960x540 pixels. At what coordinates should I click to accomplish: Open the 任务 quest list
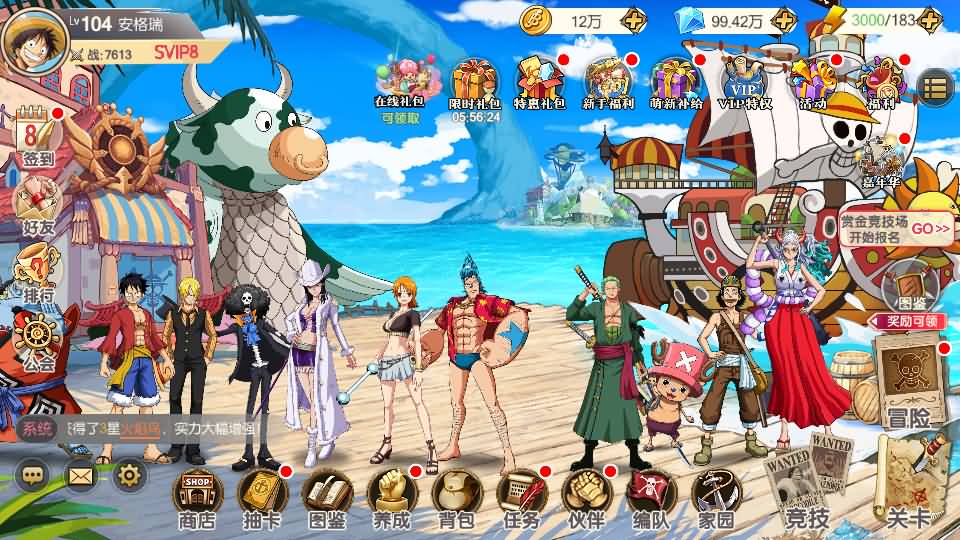click(521, 497)
